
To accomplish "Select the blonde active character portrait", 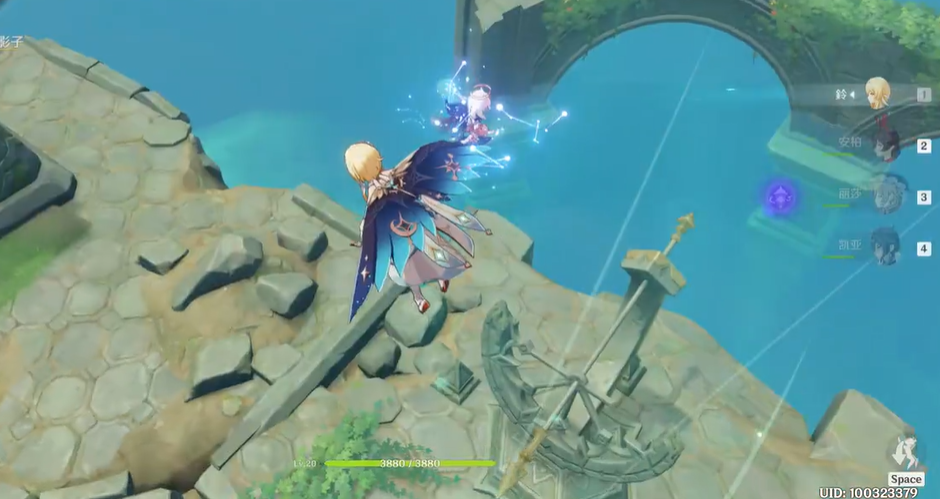I will tap(878, 93).
